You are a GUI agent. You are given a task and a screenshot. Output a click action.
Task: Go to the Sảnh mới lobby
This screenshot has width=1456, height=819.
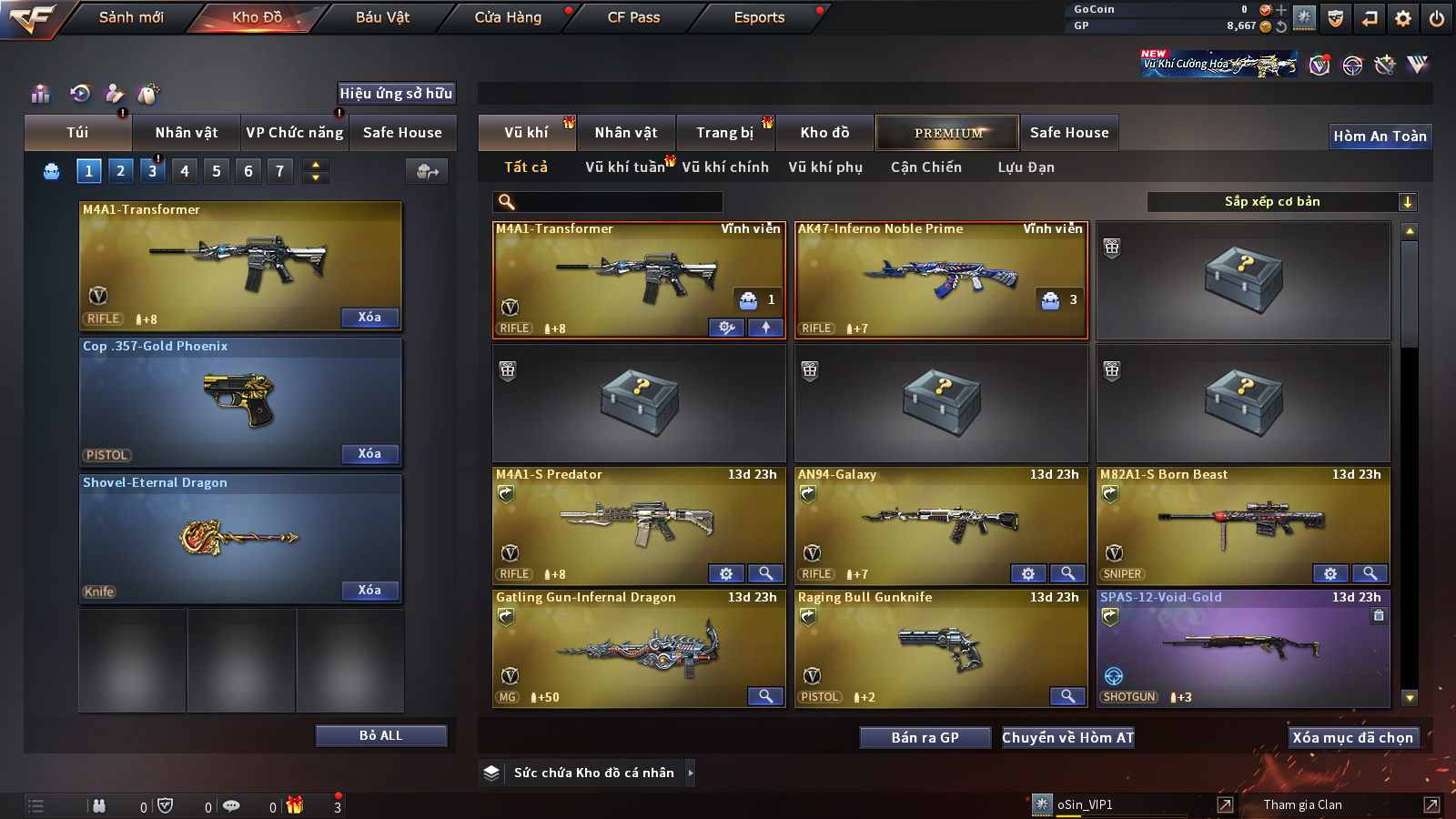pos(131,17)
